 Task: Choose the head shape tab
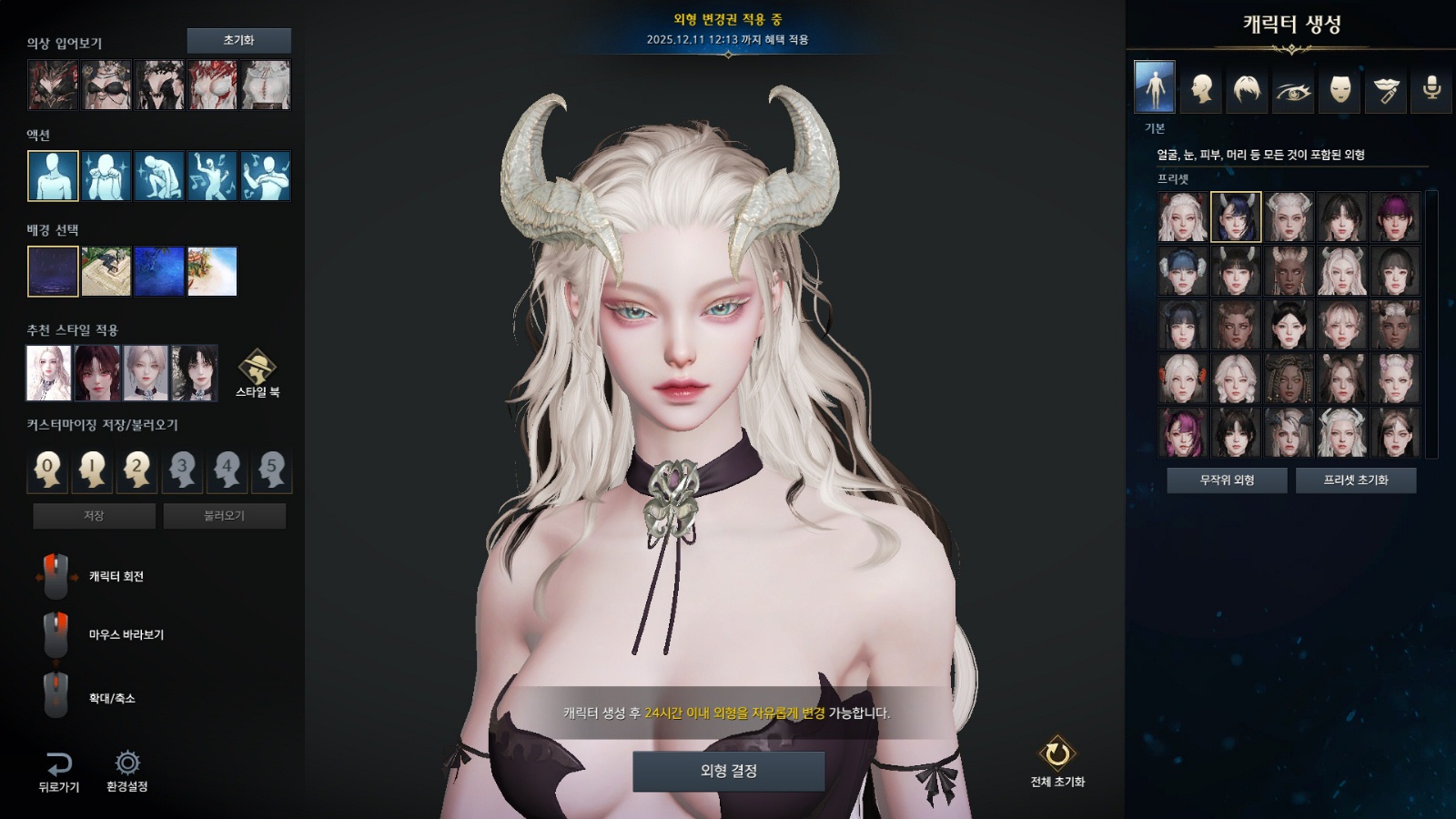pyautogui.click(x=1201, y=88)
